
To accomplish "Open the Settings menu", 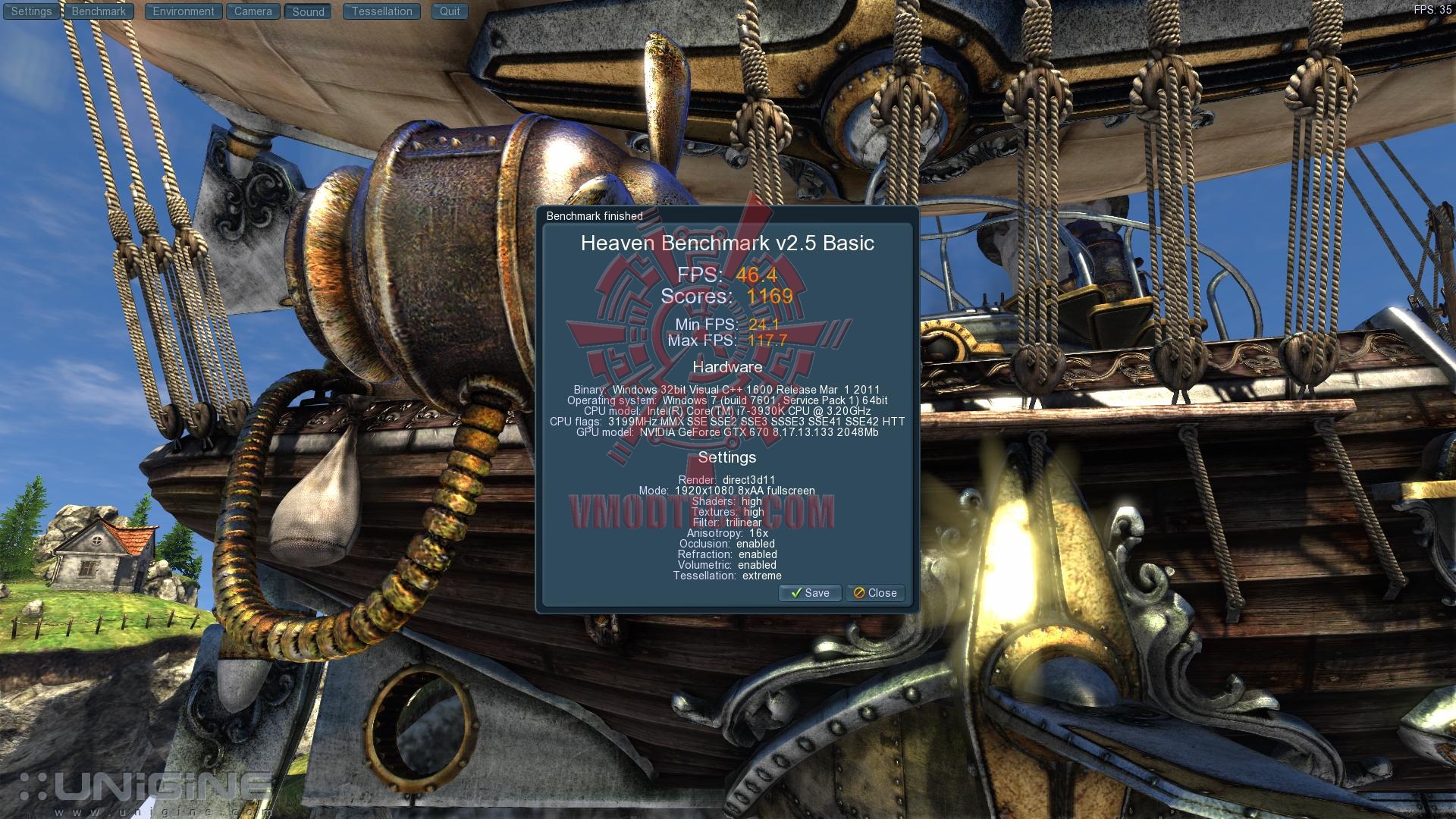I will point(31,11).
